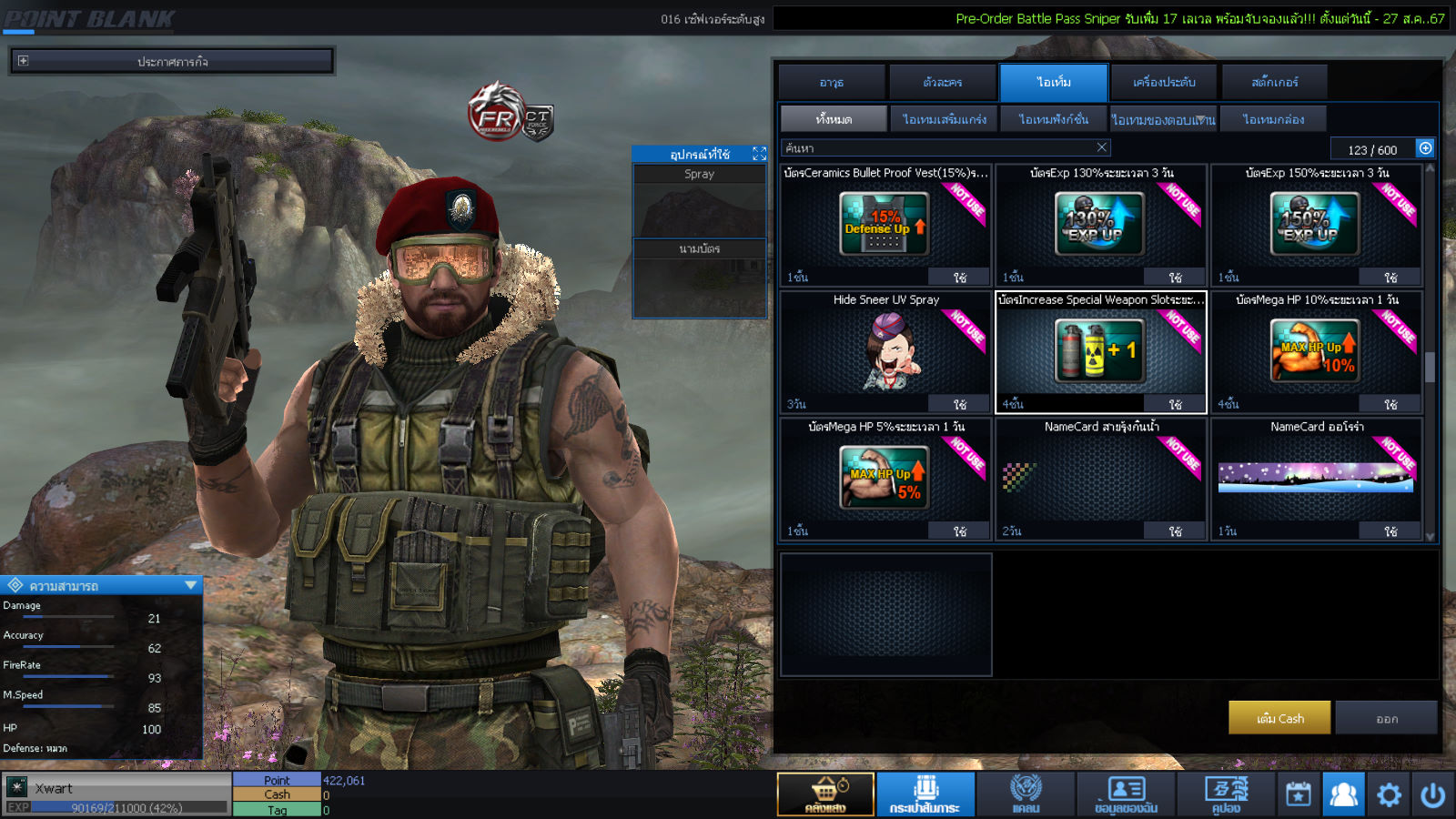Screen dimensions: 1456x819
Task: Open the ตัวละคร (character) tab
Action: pyautogui.click(x=943, y=82)
